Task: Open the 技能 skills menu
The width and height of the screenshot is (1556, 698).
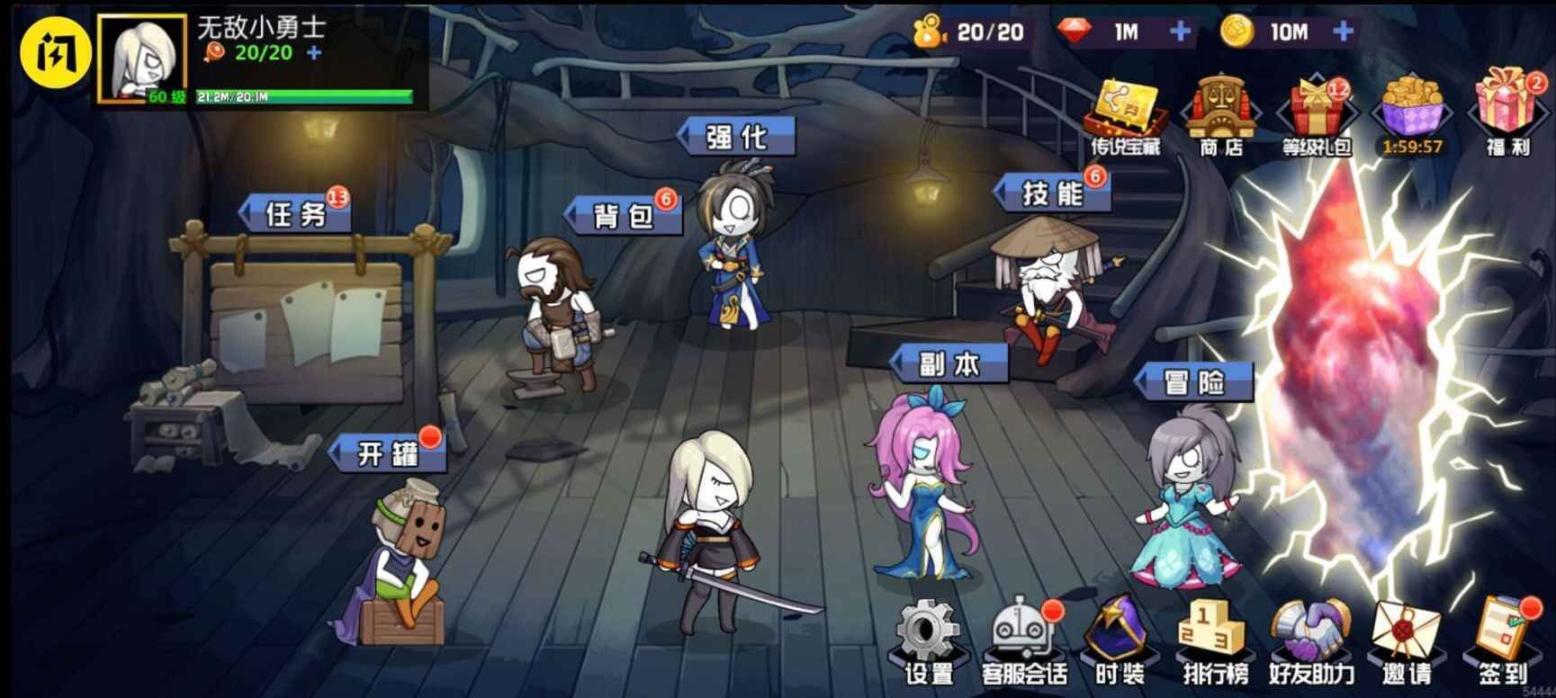Action: click(x=1053, y=193)
